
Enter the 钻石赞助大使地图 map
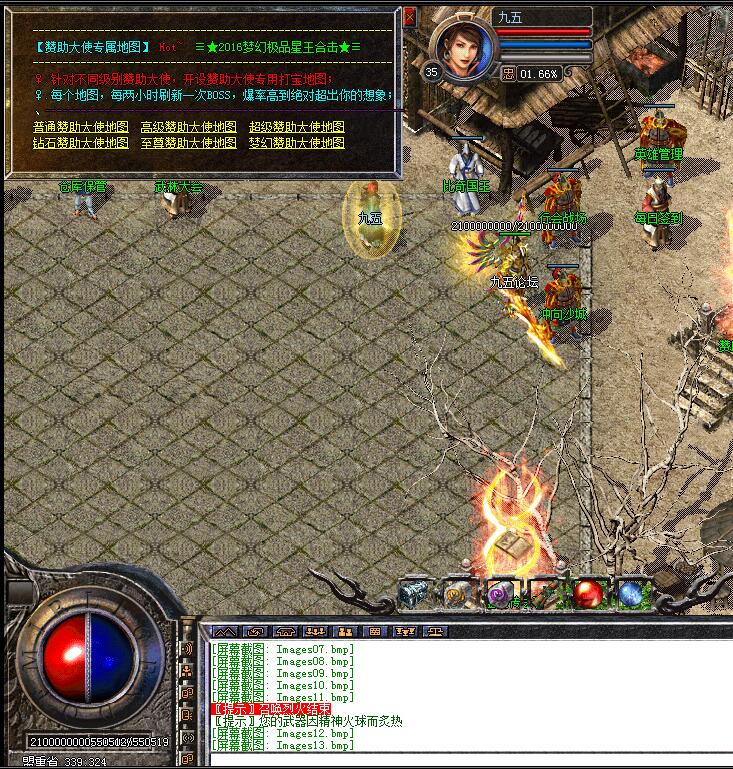click(x=80, y=143)
